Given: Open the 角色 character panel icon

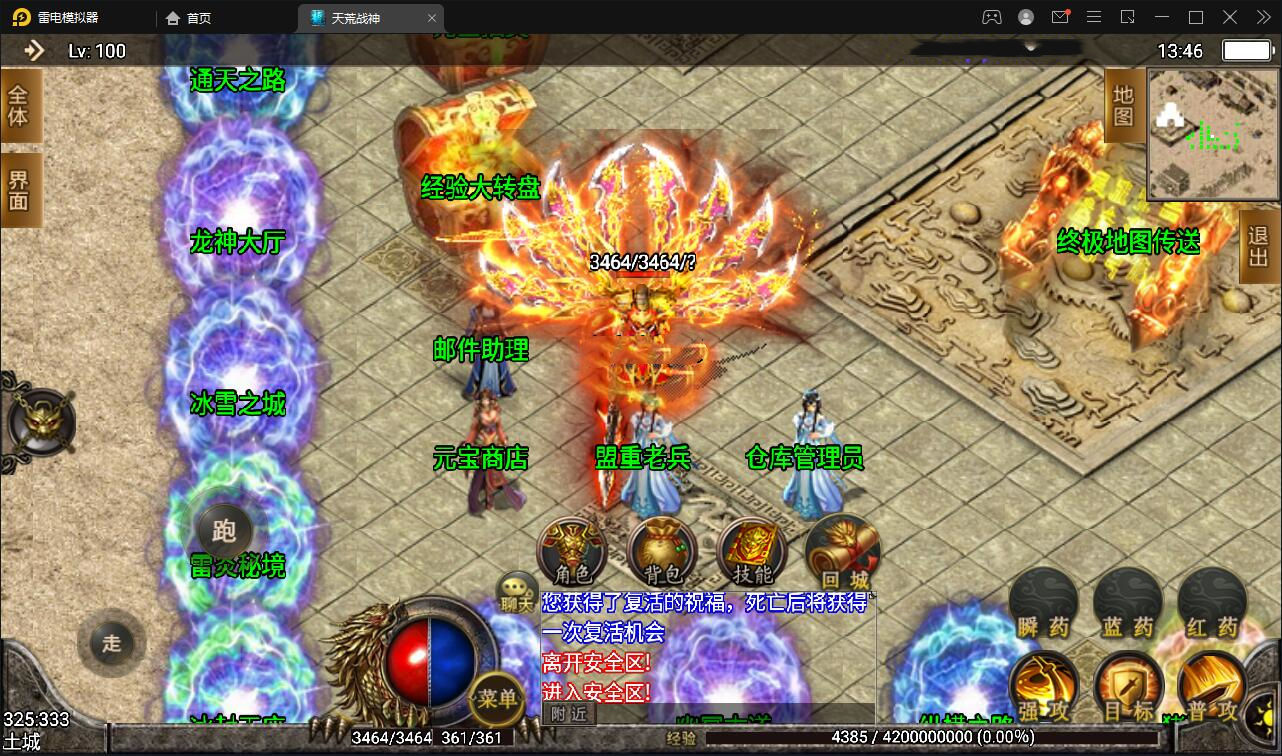Looking at the screenshot, I should [x=571, y=550].
